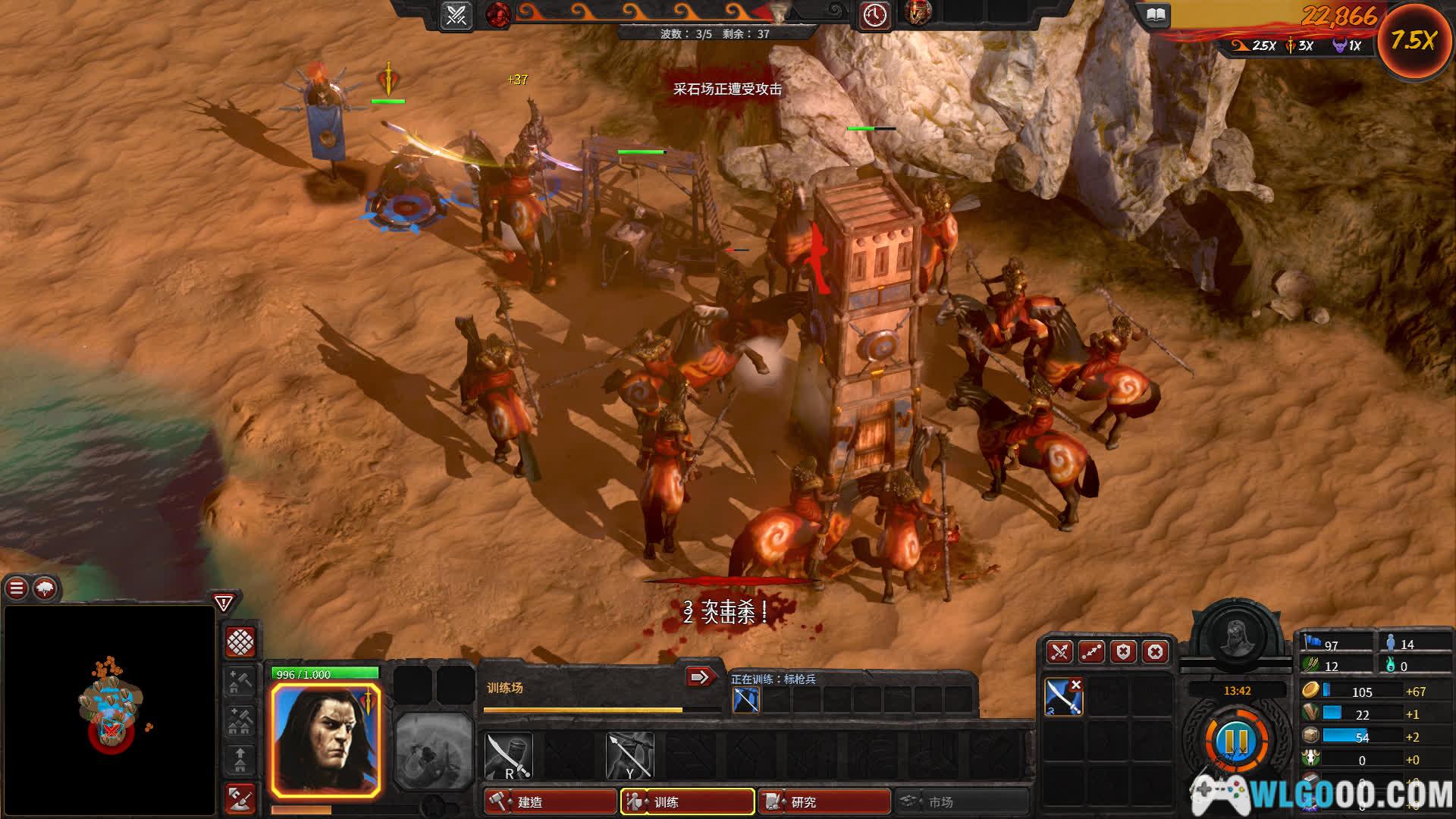Click the red arrow rally button
The width and height of the screenshot is (1456, 819).
point(701,676)
